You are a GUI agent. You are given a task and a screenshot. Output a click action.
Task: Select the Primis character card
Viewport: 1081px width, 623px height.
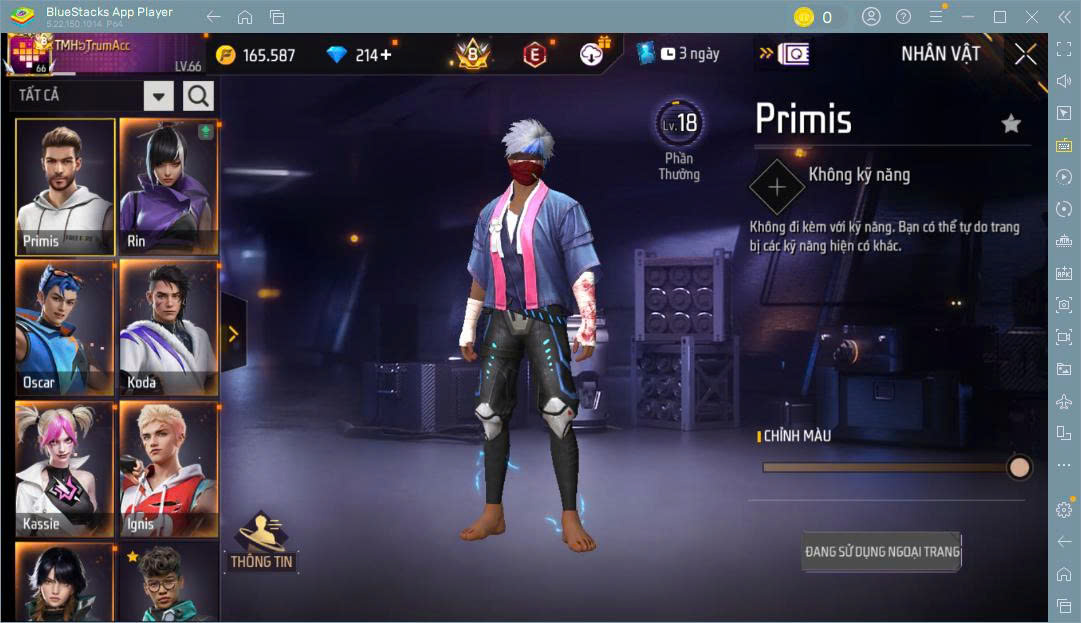coord(65,187)
